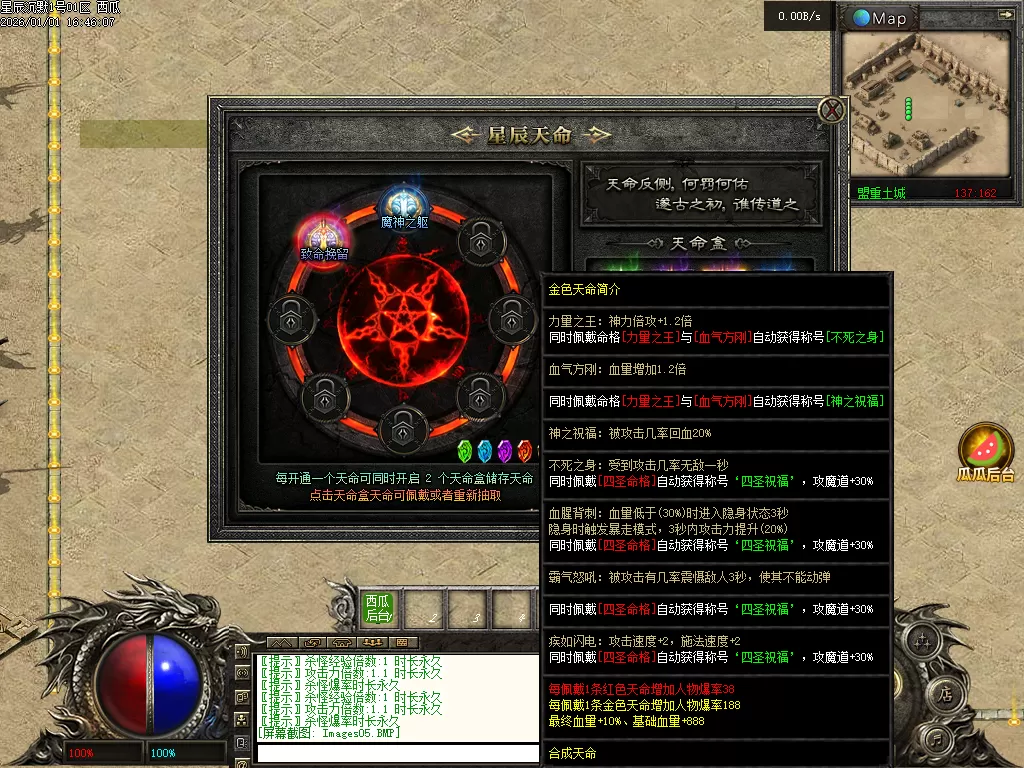Toggle the minimap arrow button
The width and height of the screenshot is (1024, 768).
tap(1005, 15)
